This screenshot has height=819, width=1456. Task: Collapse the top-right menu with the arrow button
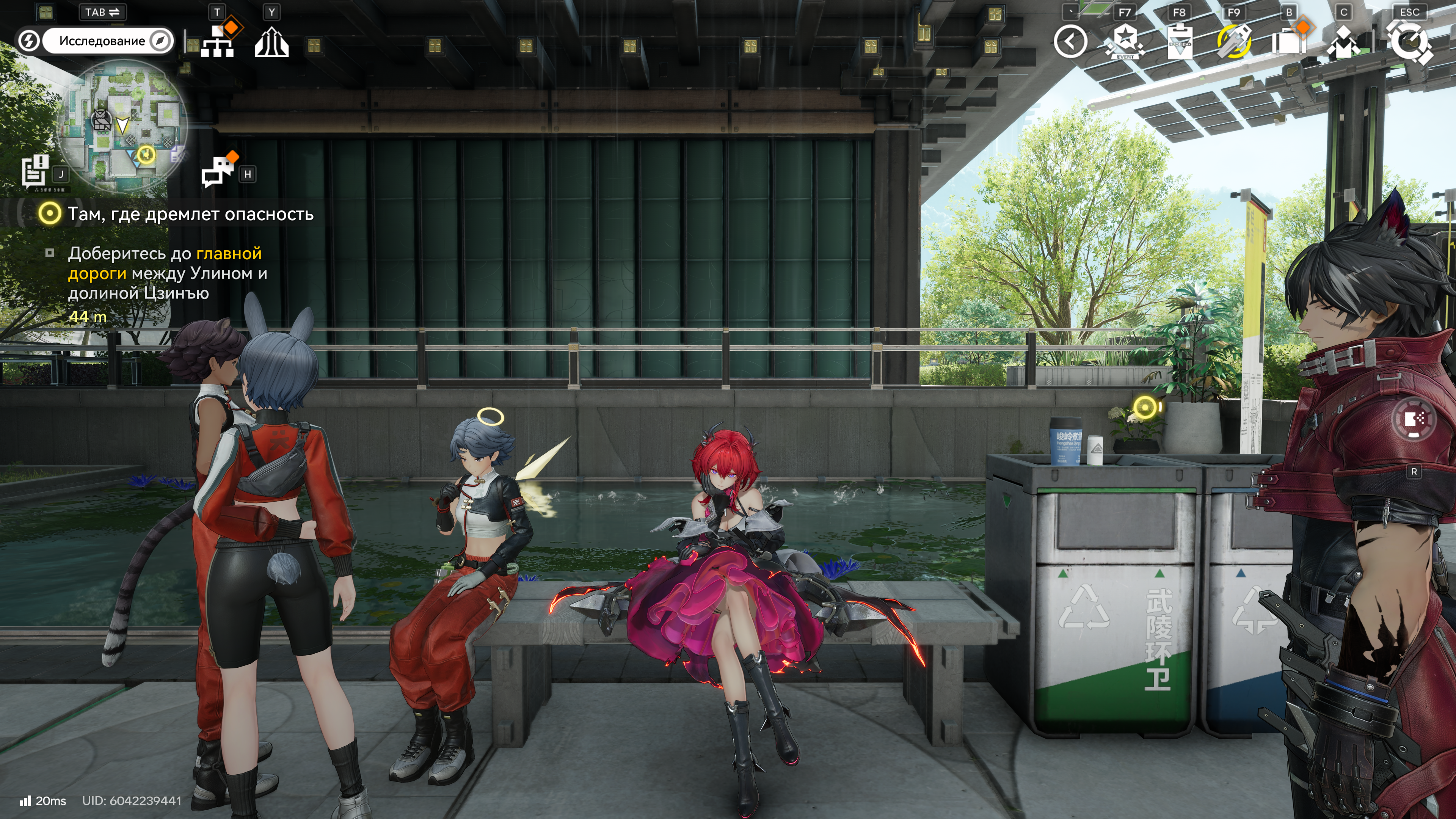[1070, 41]
